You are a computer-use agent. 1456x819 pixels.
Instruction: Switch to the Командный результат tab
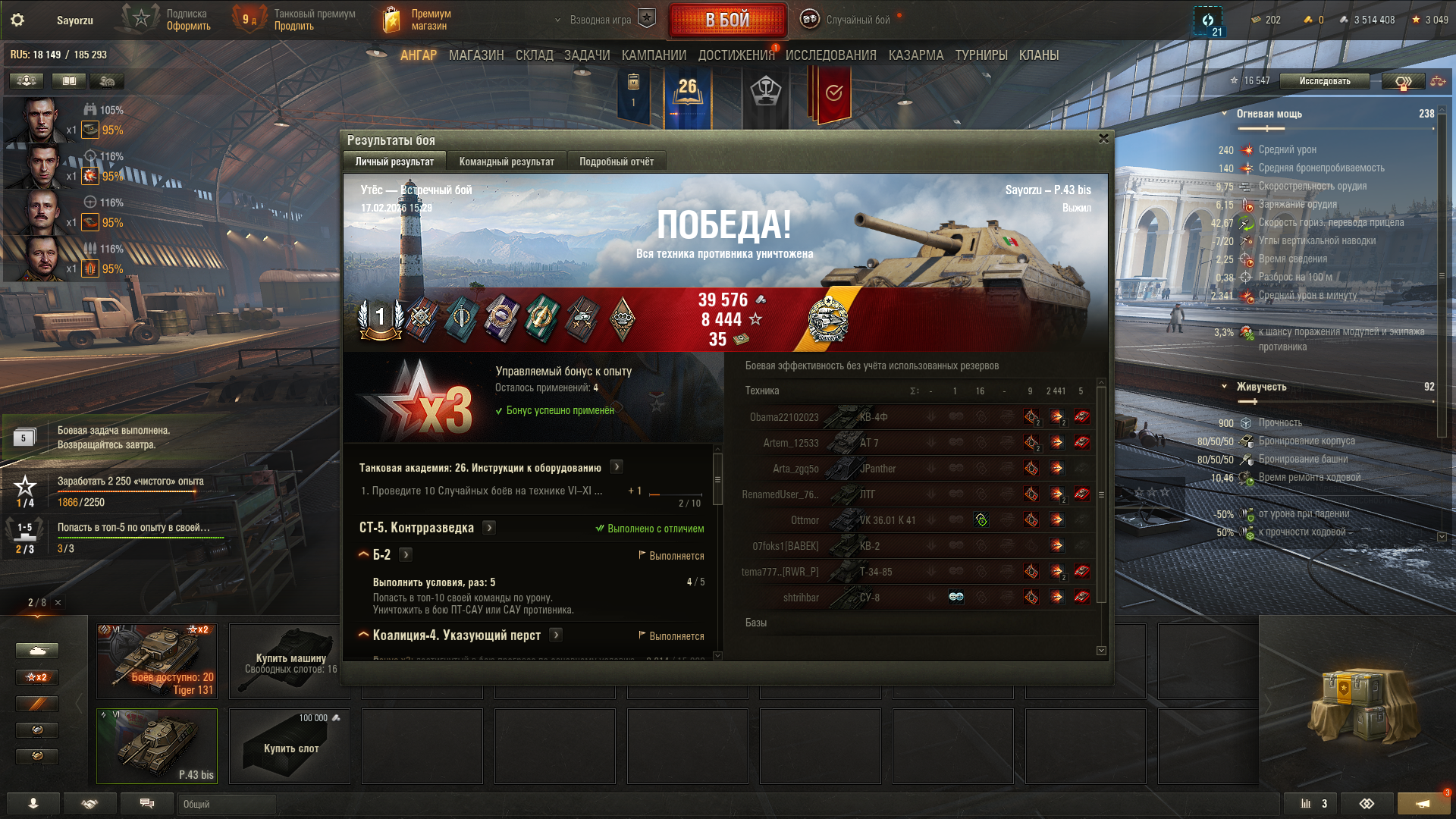tap(507, 162)
